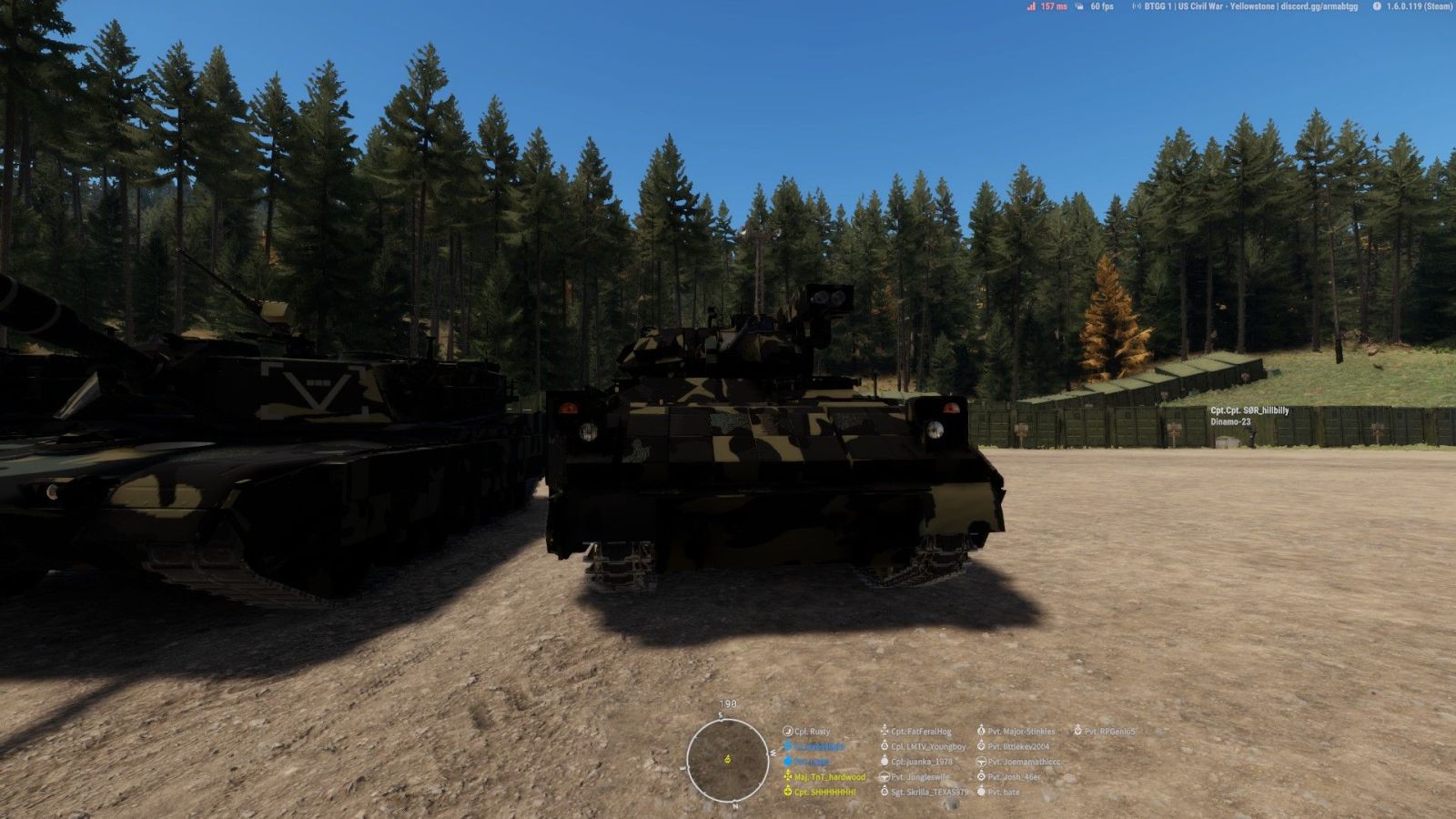Viewport: 1456px width, 819px height.
Task: Click the circular compass minimap
Action: click(727, 760)
